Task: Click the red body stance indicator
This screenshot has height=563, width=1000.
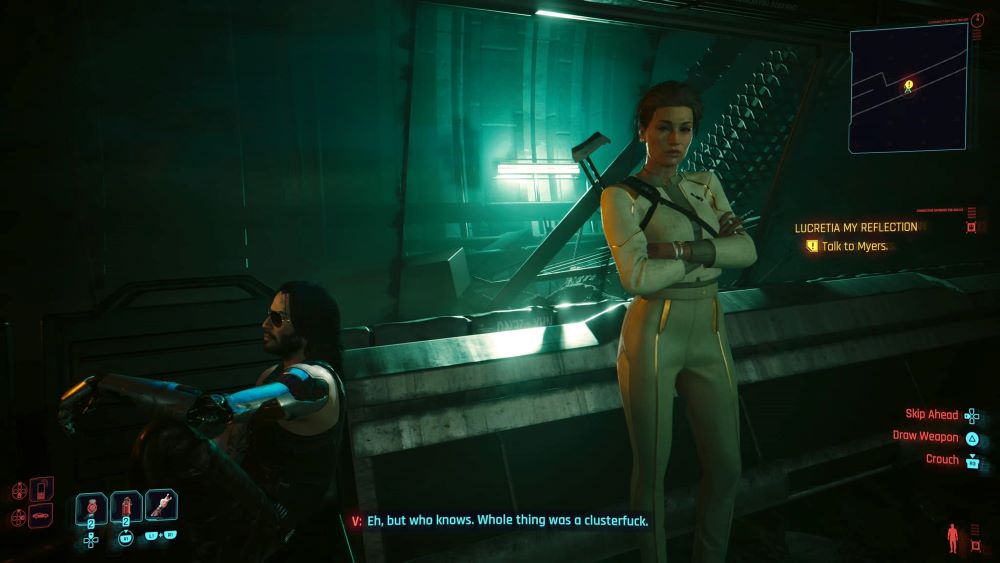Action: pos(951,536)
